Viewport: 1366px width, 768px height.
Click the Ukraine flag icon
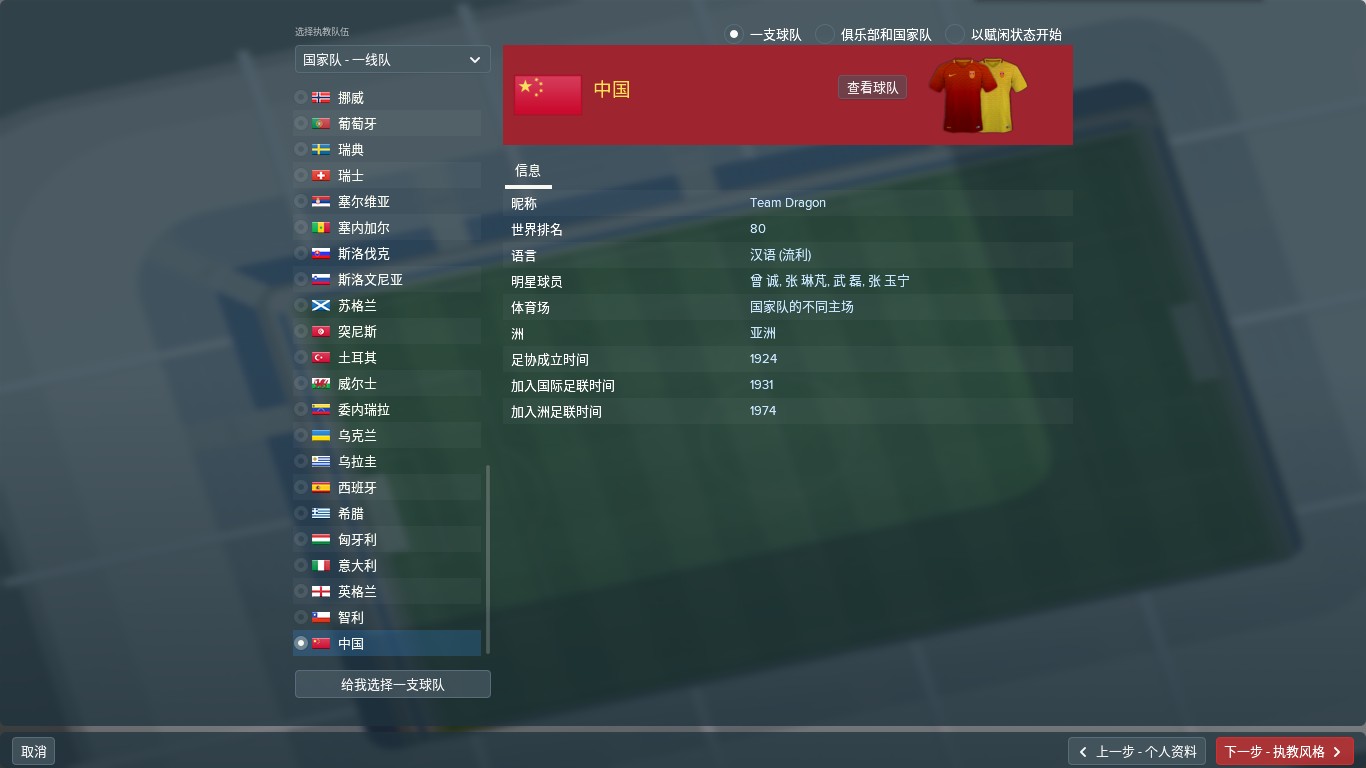[x=320, y=435]
